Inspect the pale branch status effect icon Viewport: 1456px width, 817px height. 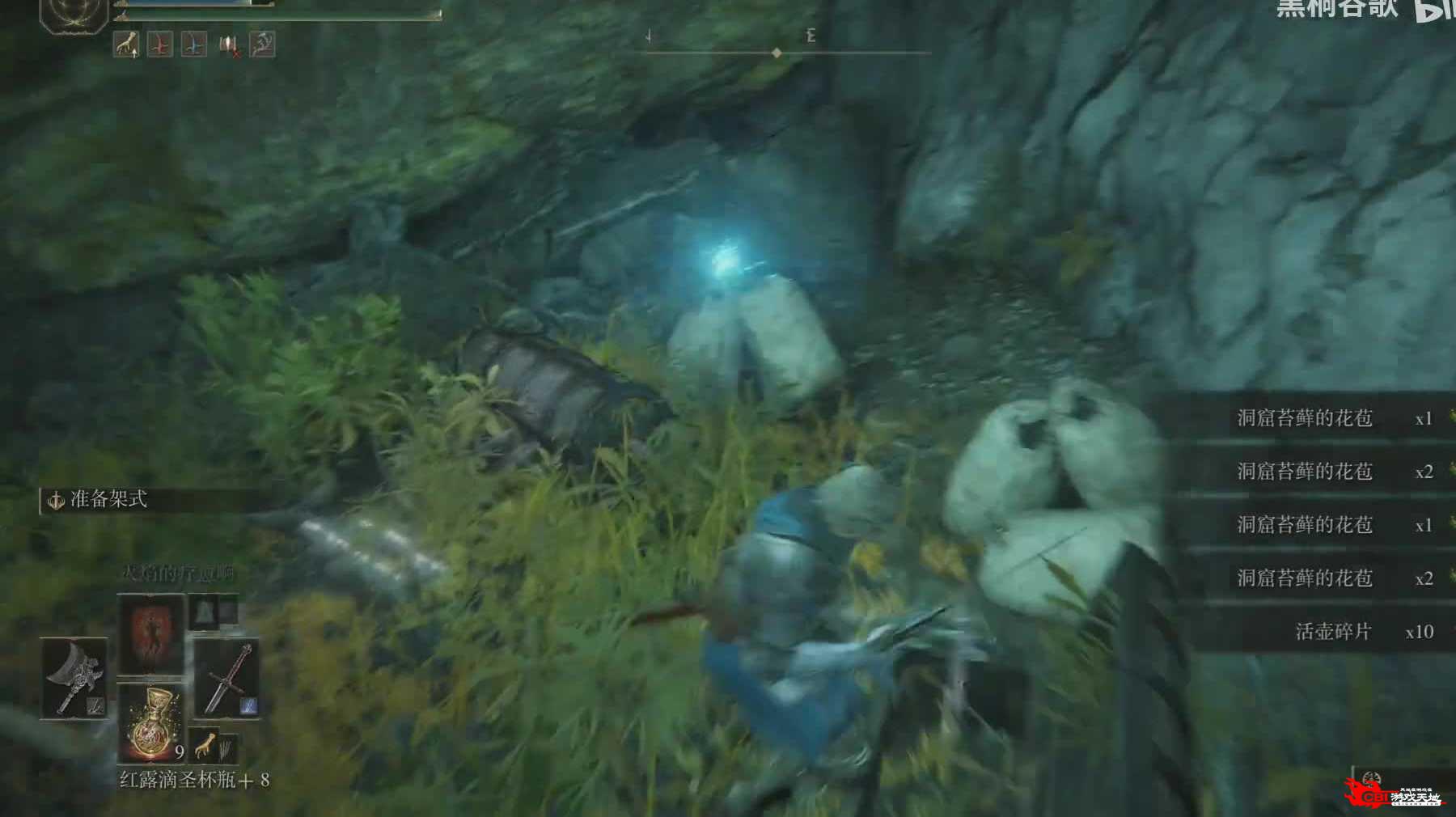(262, 44)
